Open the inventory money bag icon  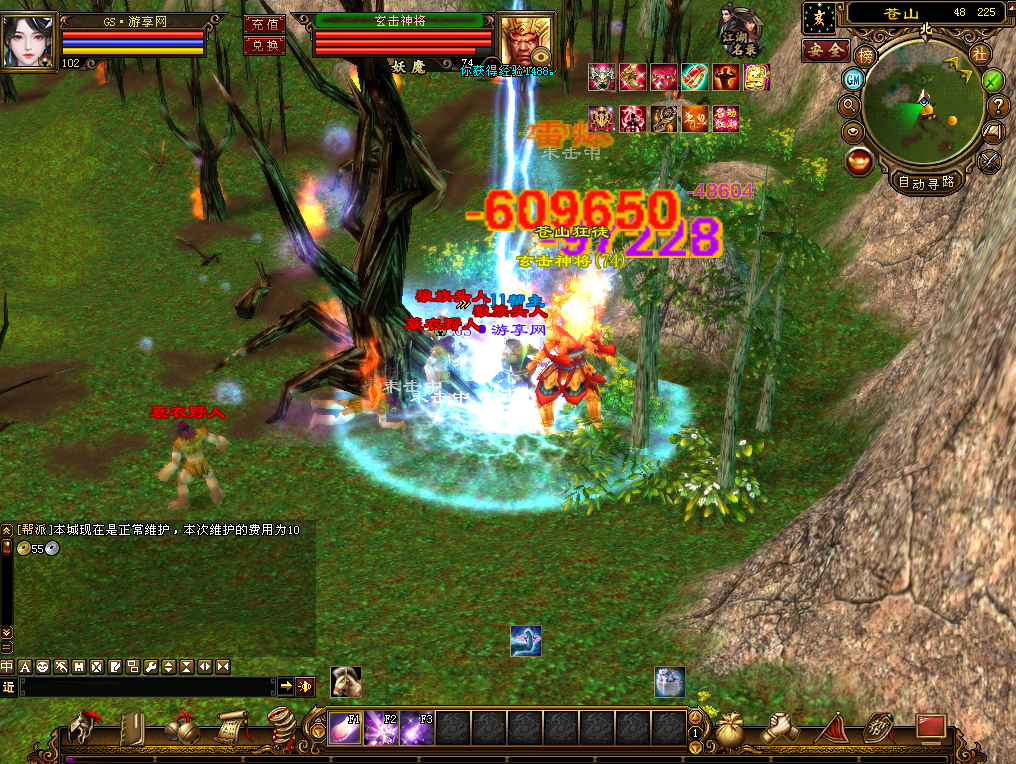click(729, 729)
